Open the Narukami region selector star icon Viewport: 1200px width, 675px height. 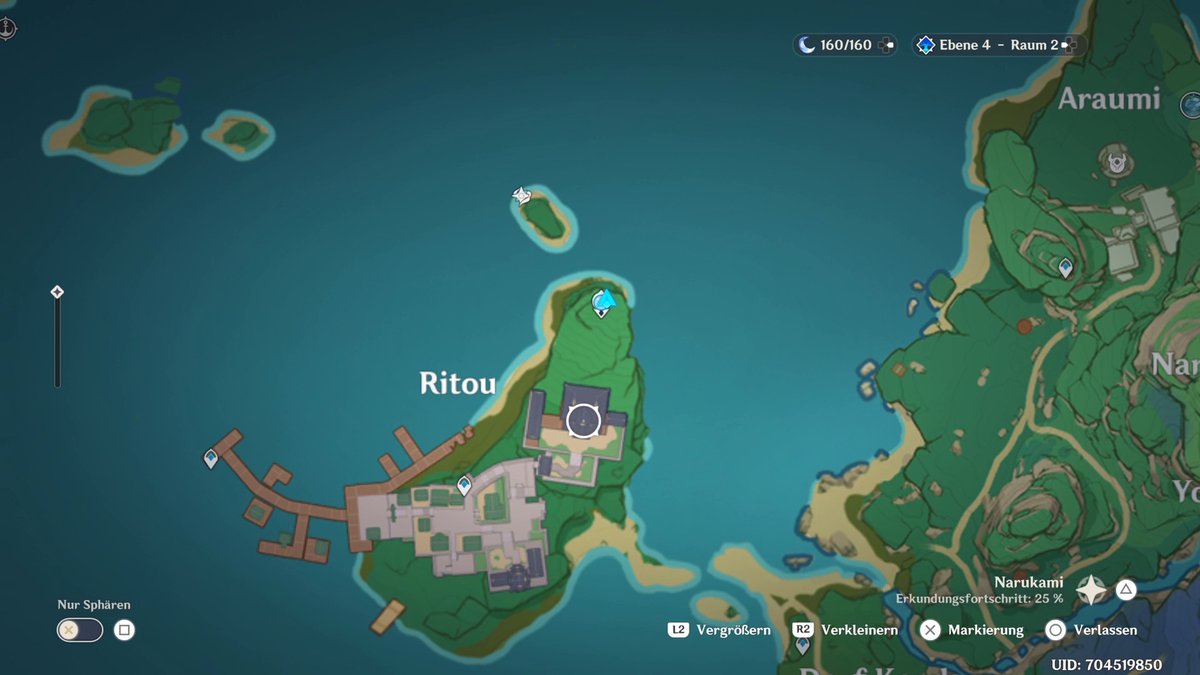point(1090,590)
